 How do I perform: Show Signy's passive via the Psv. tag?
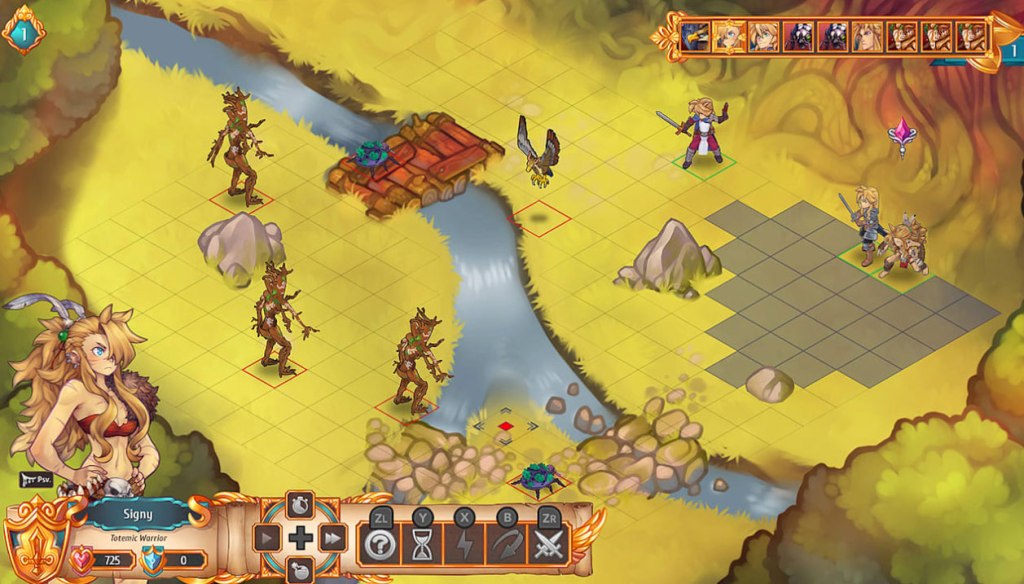click(35, 479)
